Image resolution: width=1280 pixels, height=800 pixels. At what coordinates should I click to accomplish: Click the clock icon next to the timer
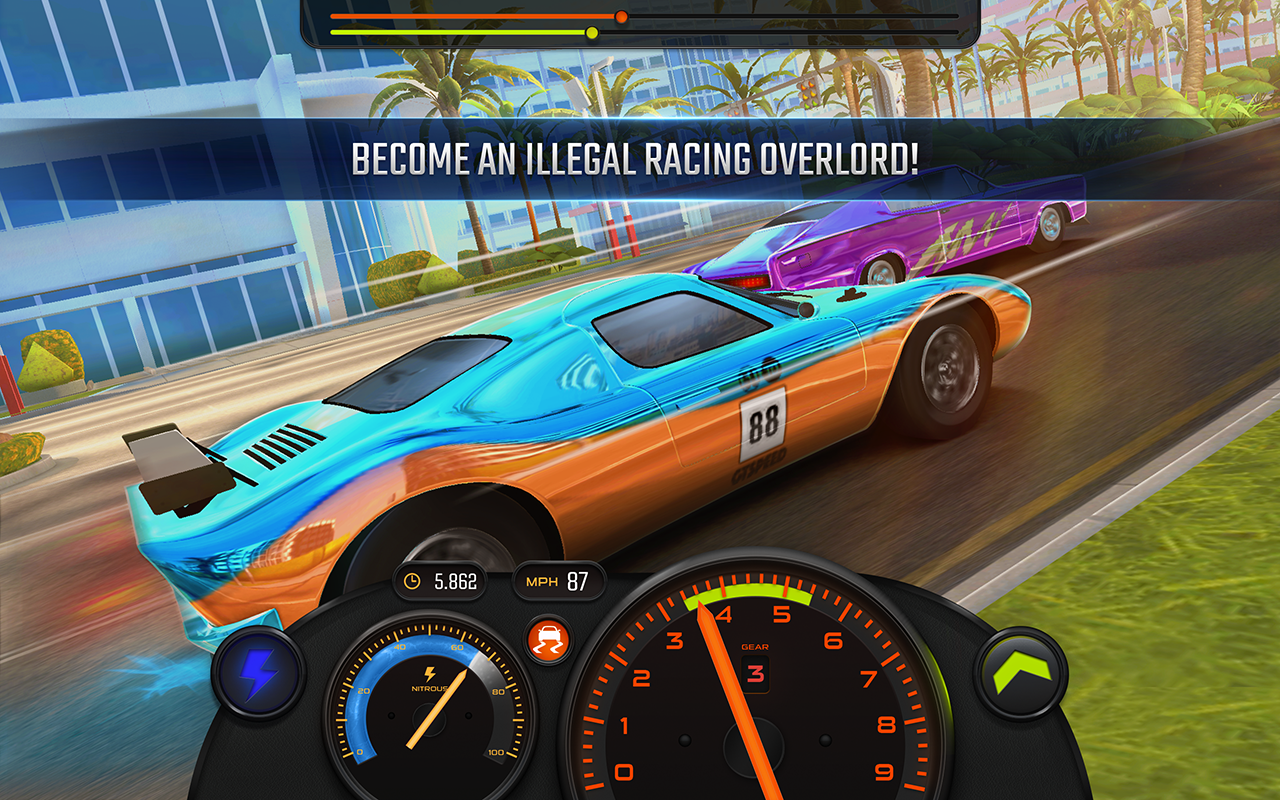click(x=413, y=578)
